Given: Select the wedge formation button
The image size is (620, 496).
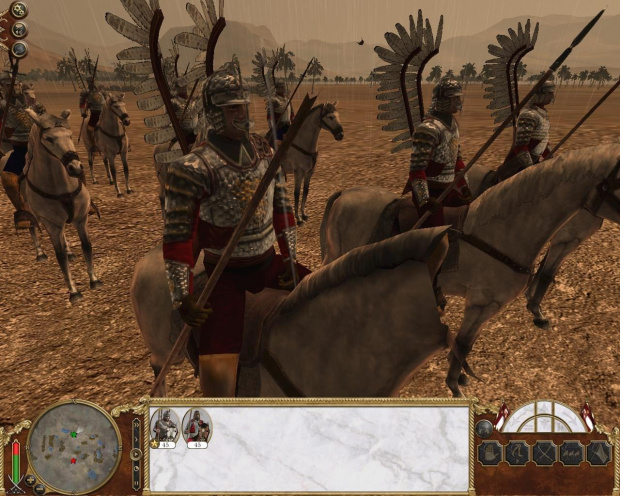Looking at the screenshot, I should click(598, 453).
